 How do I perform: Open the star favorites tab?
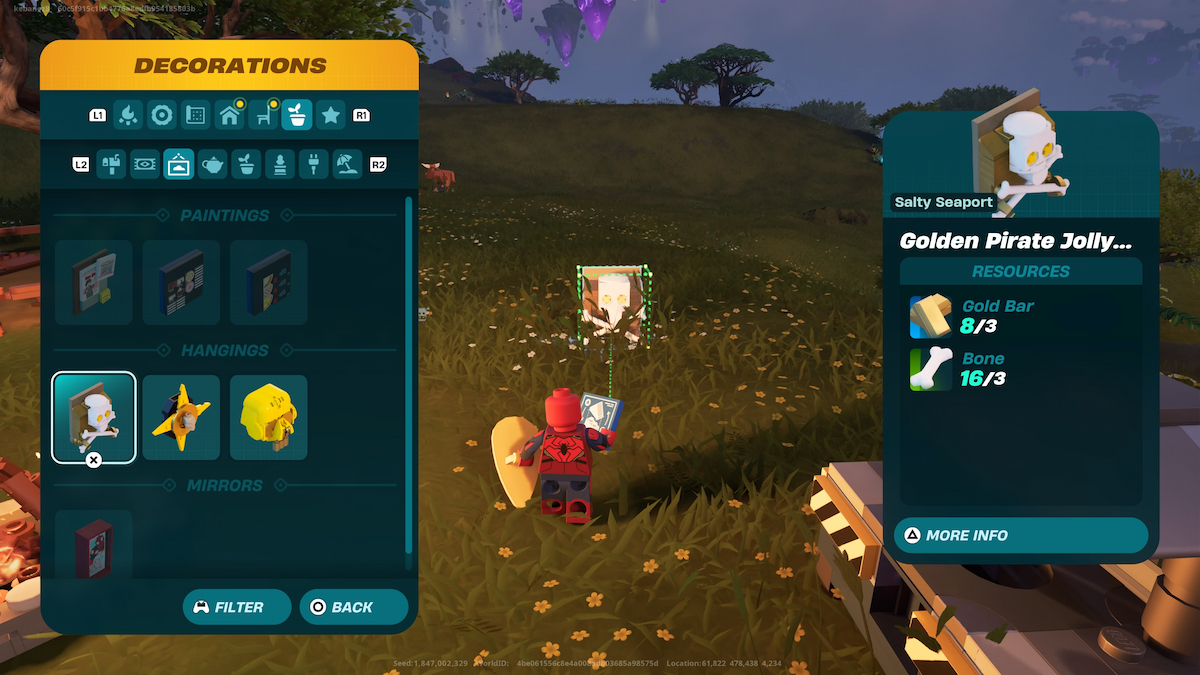click(331, 115)
